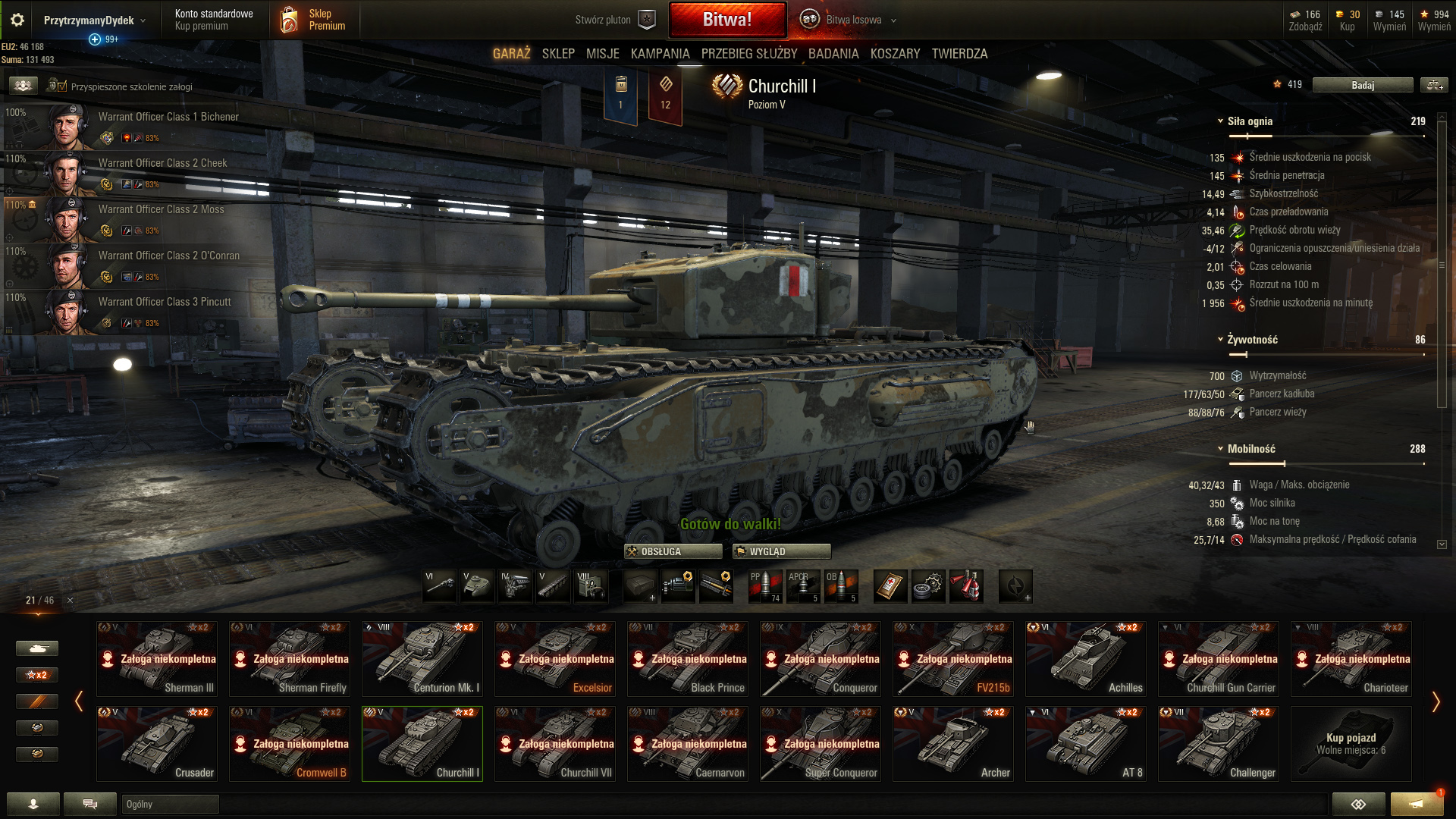The image size is (1456, 819).
Task: Open the WYGLĄD appearance menu
Action: pyautogui.click(x=781, y=551)
